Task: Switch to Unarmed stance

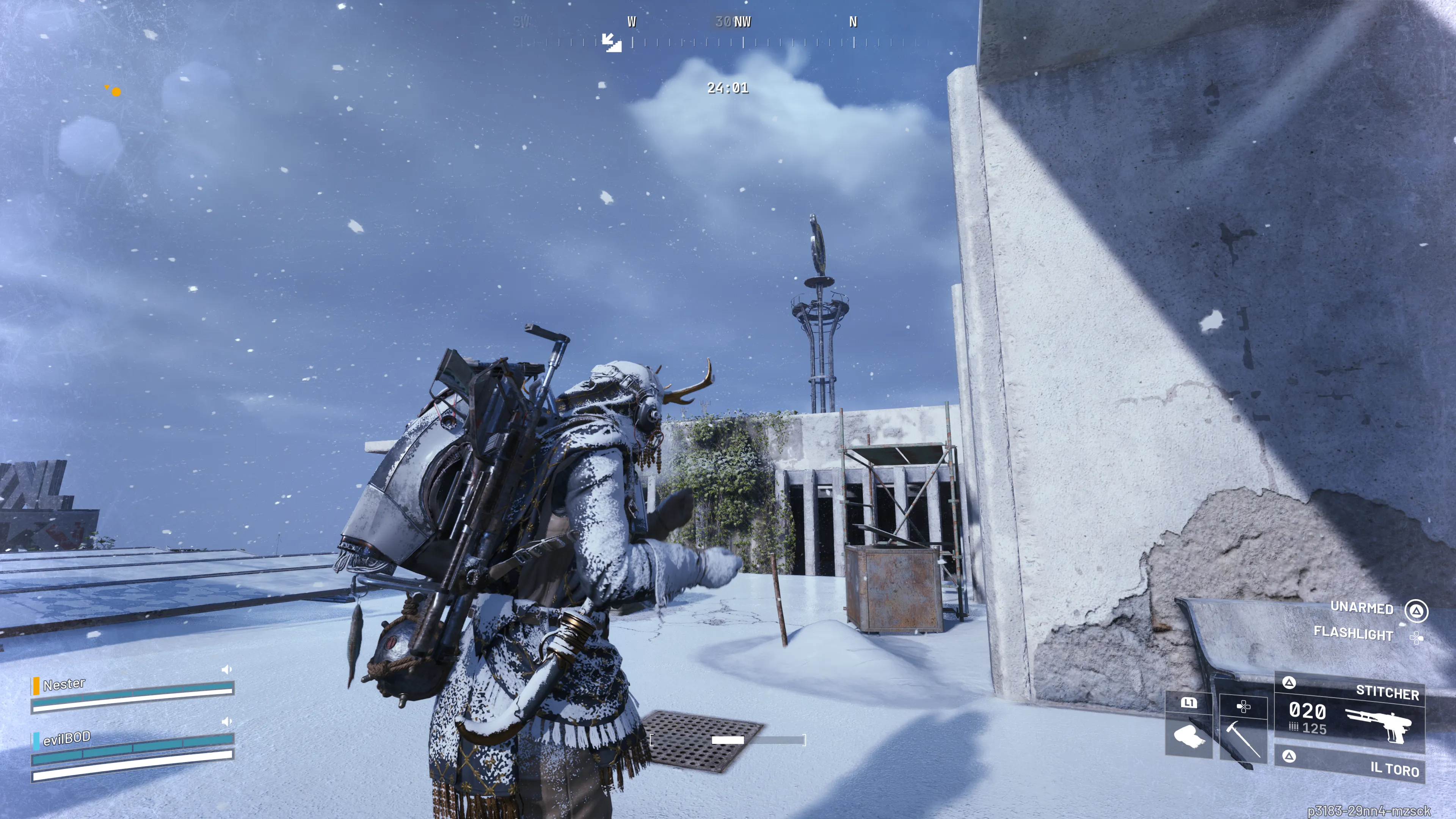Action: tap(1362, 607)
